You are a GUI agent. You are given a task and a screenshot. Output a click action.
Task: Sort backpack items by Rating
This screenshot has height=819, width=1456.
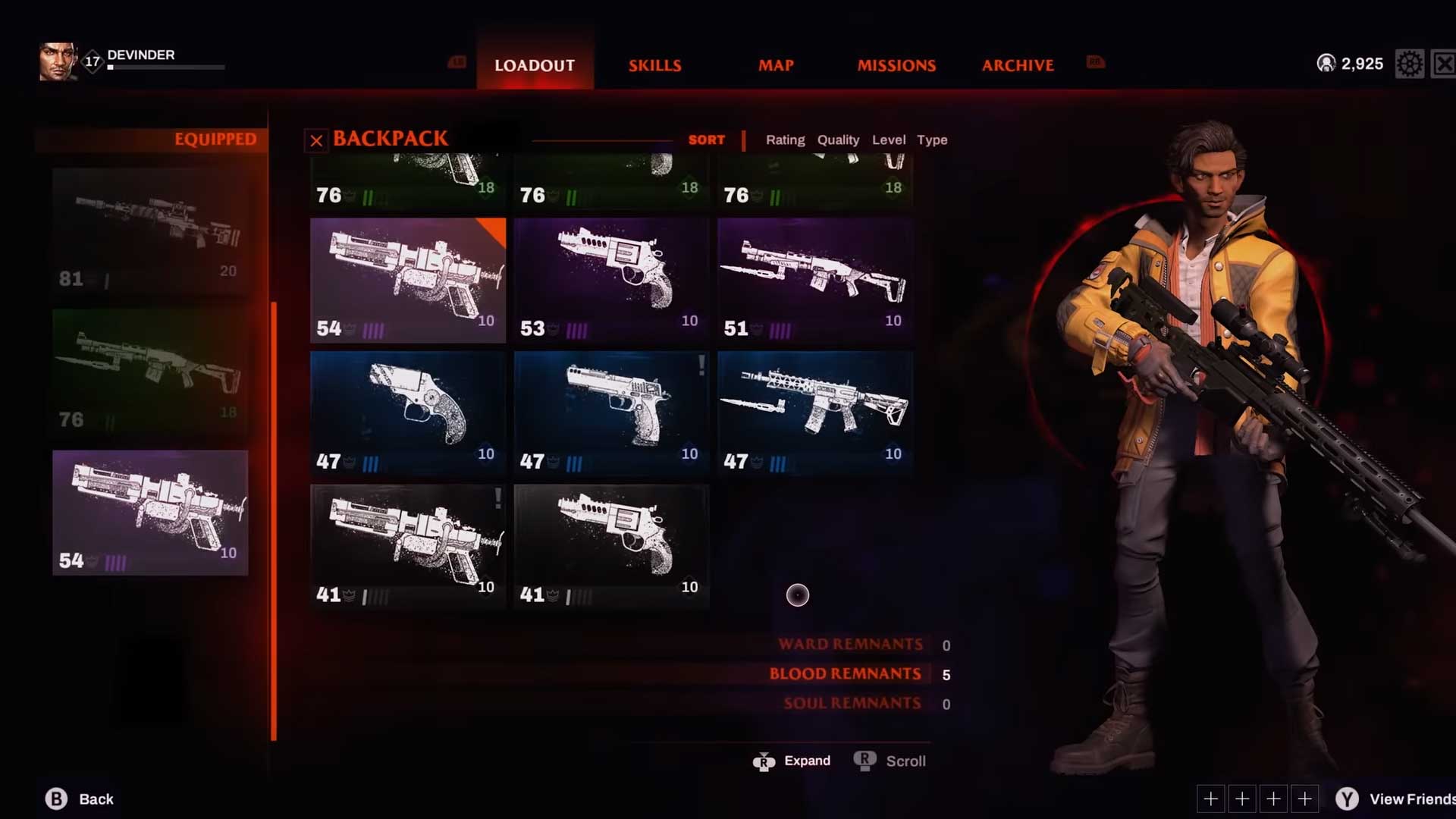pyautogui.click(x=786, y=140)
